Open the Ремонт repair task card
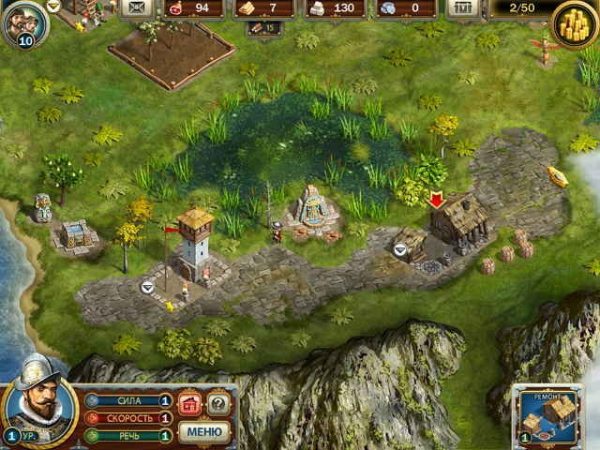This screenshot has height=450, width=600. tap(549, 415)
